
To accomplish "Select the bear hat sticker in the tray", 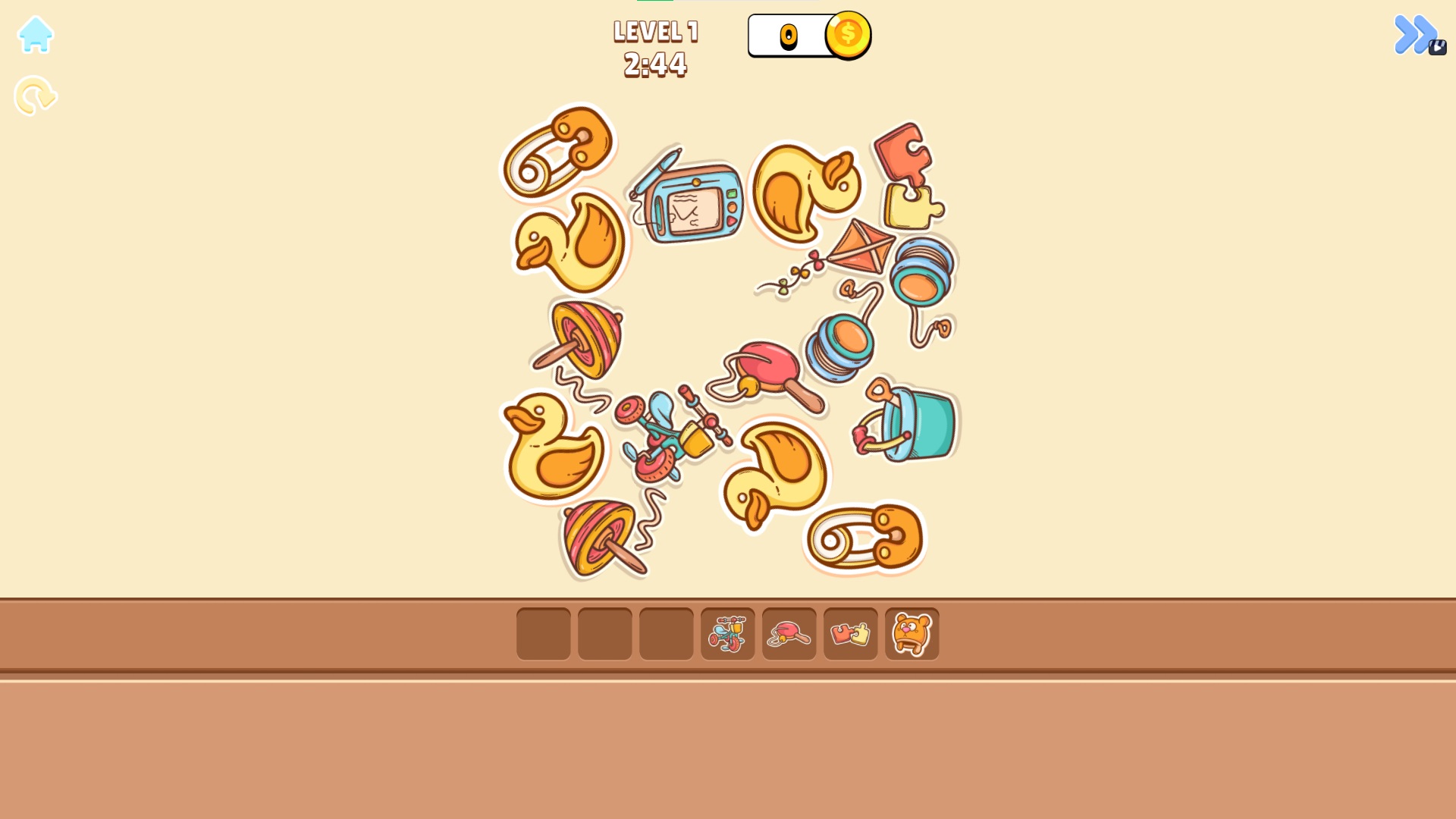I will pyautogui.click(x=912, y=633).
